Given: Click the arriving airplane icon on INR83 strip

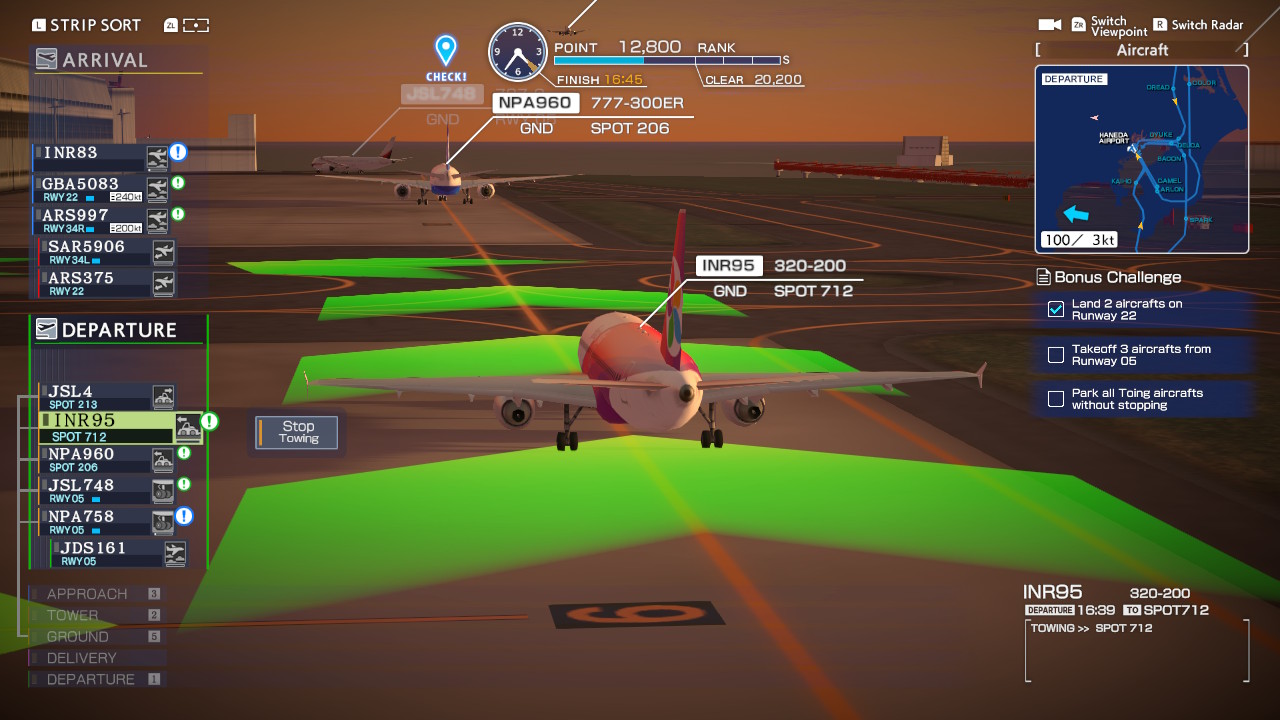Looking at the screenshot, I should 157,155.
